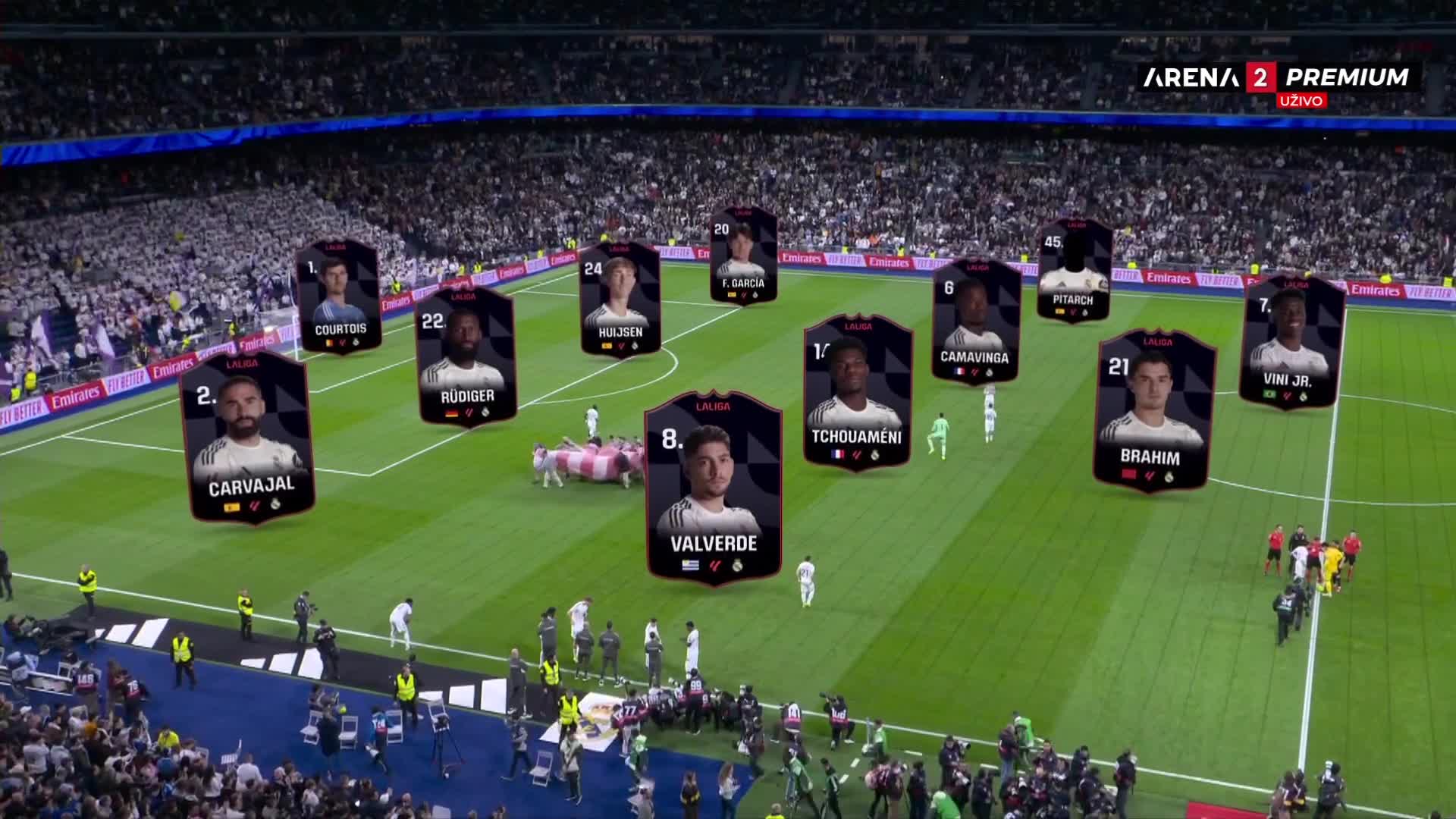This screenshot has width=1456, height=819.
Task: Select the Pitarch number 45 card
Action: [x=1074, y=270]
